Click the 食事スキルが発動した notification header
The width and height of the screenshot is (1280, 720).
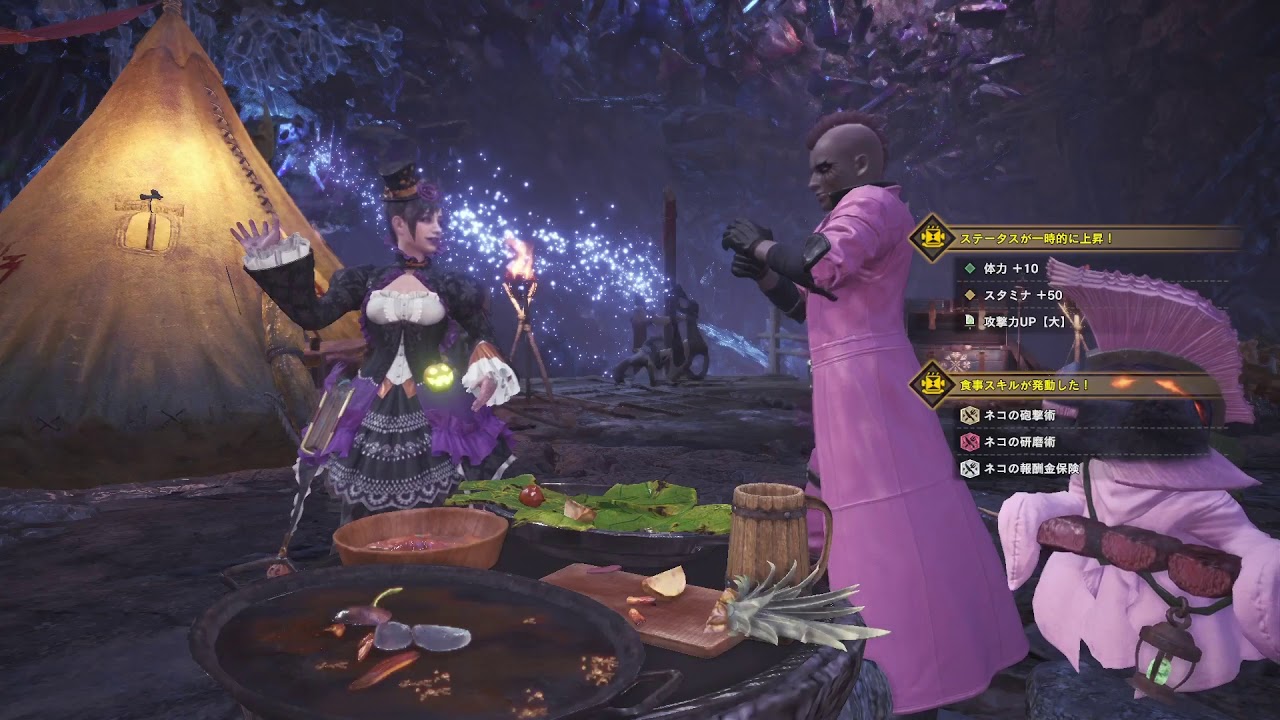[1022, 384]
